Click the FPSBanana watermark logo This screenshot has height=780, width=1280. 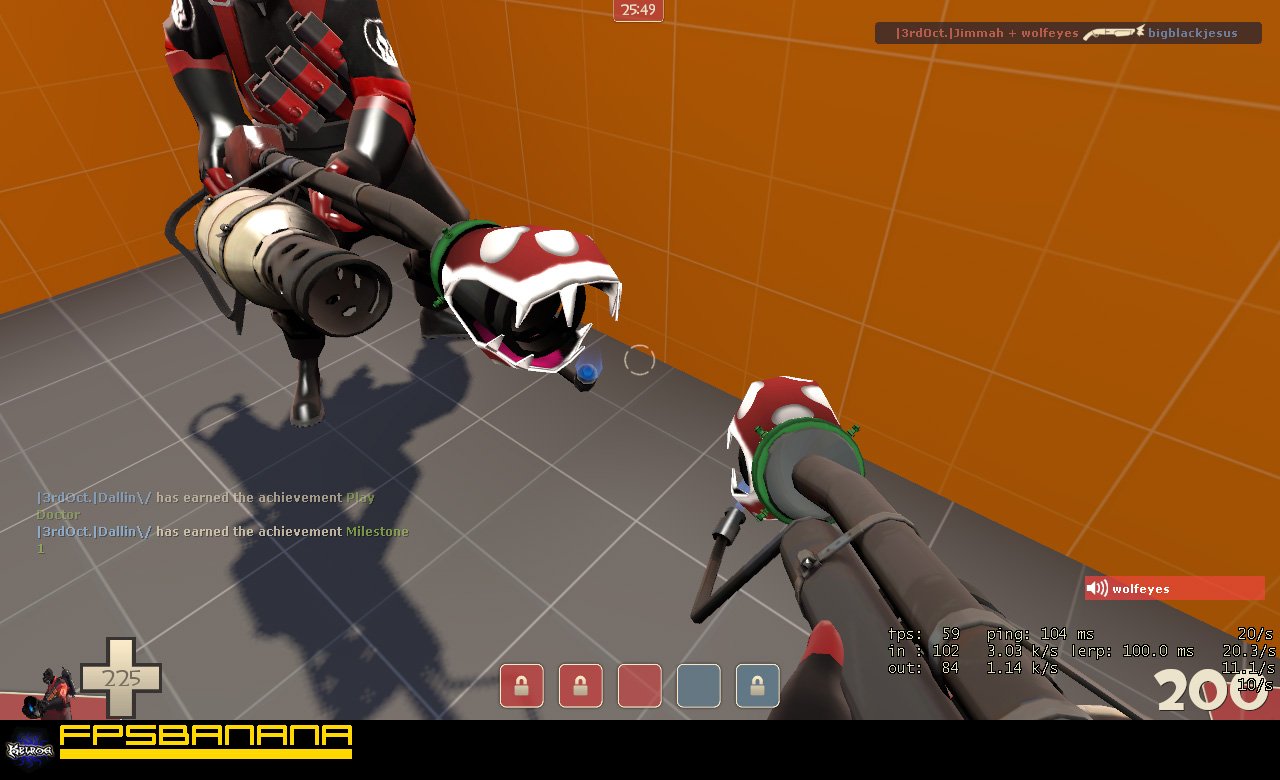(x=206, y=741)
